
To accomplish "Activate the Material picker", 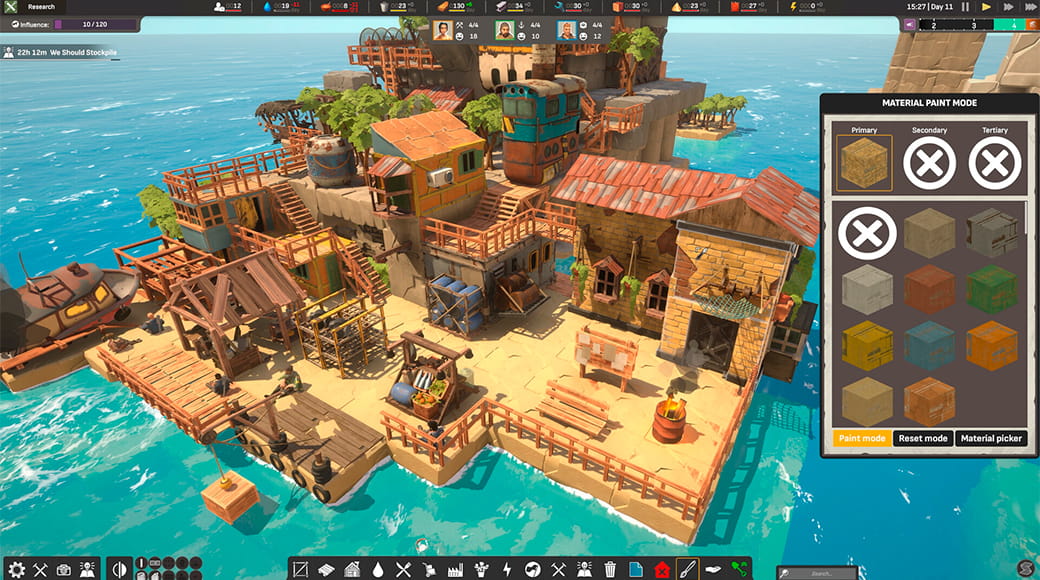I will tap(990, 438).
